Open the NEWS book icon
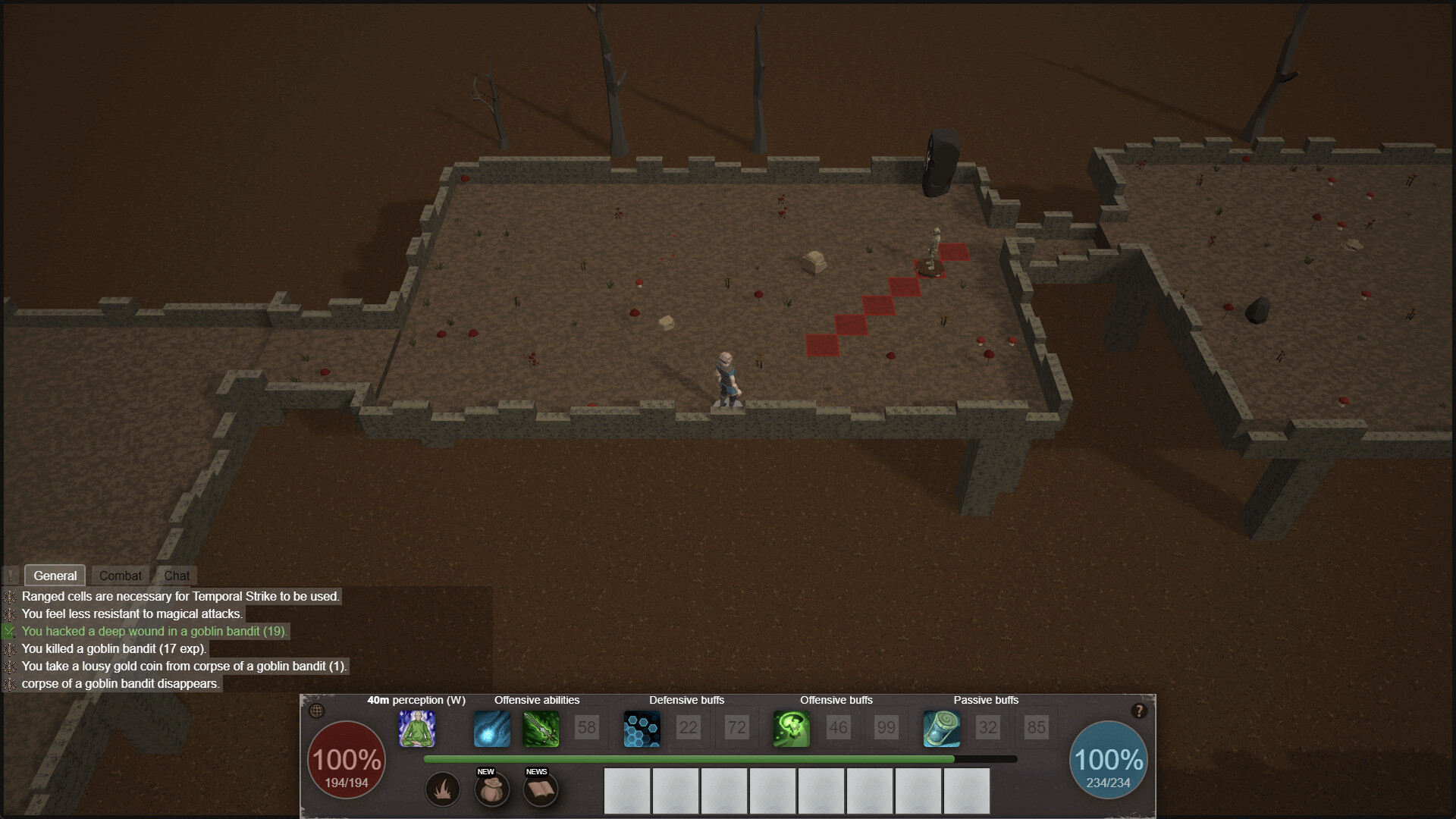1456x819 pixels. tap(541, 789)
